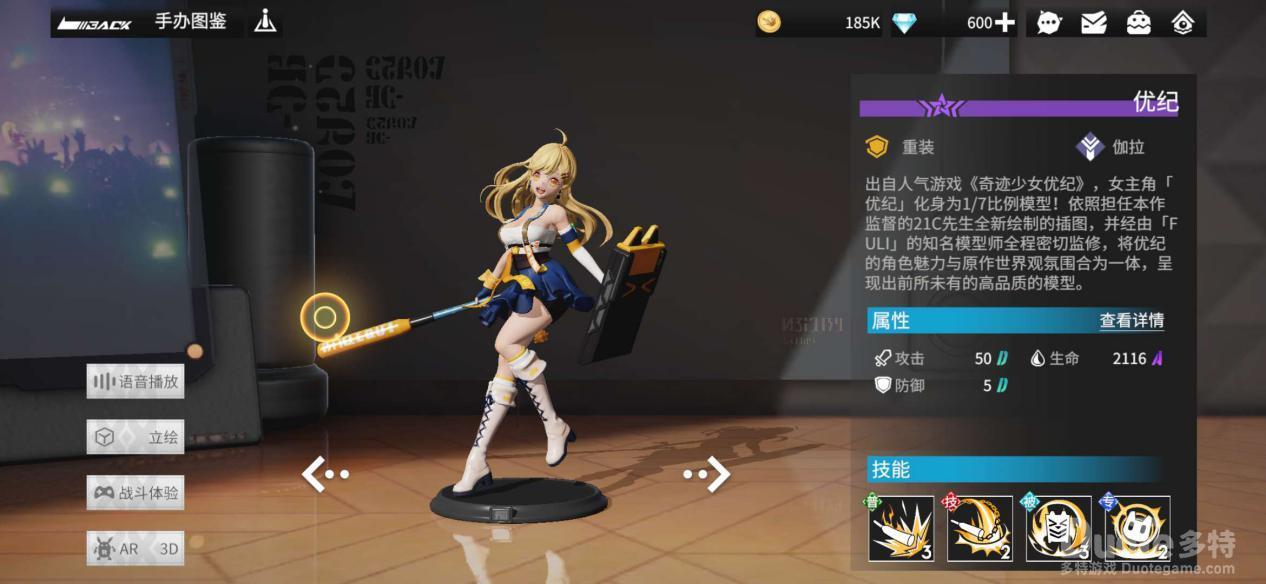Tap the blue diamond currency icon

pyautogui.click(x=905, y=22)
